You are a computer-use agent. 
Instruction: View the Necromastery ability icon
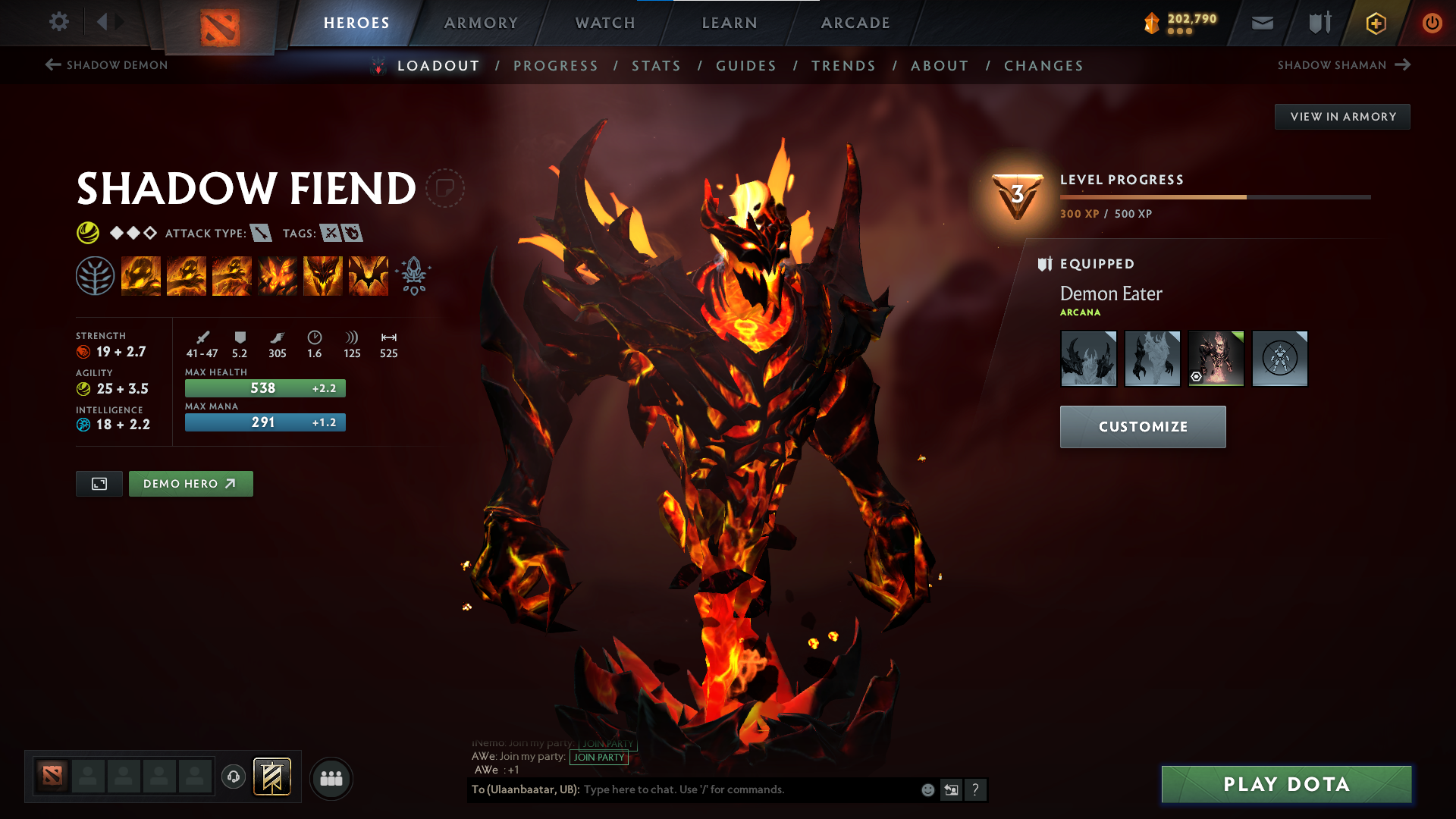[278, 275]
